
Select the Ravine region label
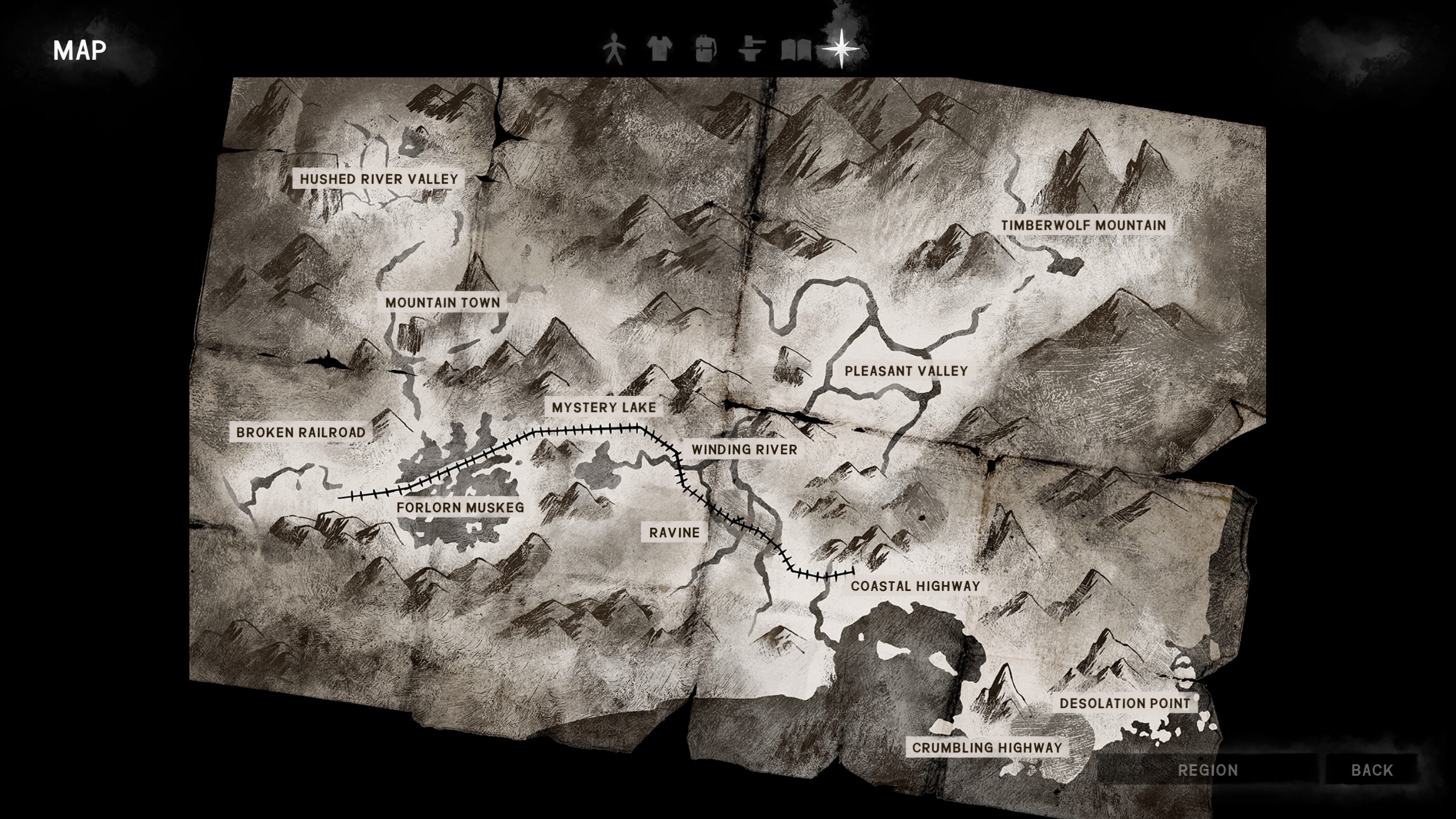674,532
